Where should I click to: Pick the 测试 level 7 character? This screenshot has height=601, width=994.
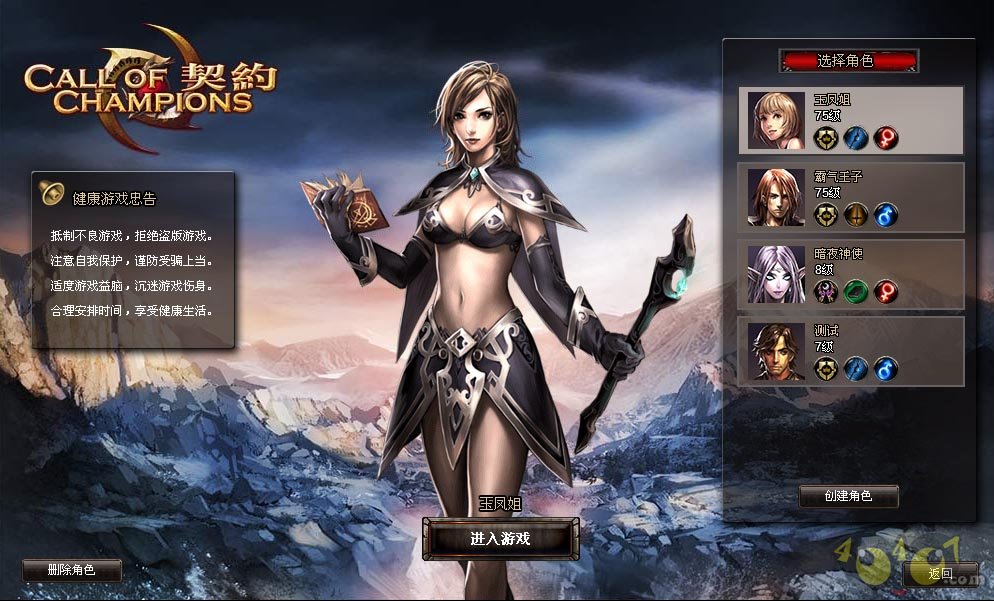pyautogui.click(x=850, y=351)
